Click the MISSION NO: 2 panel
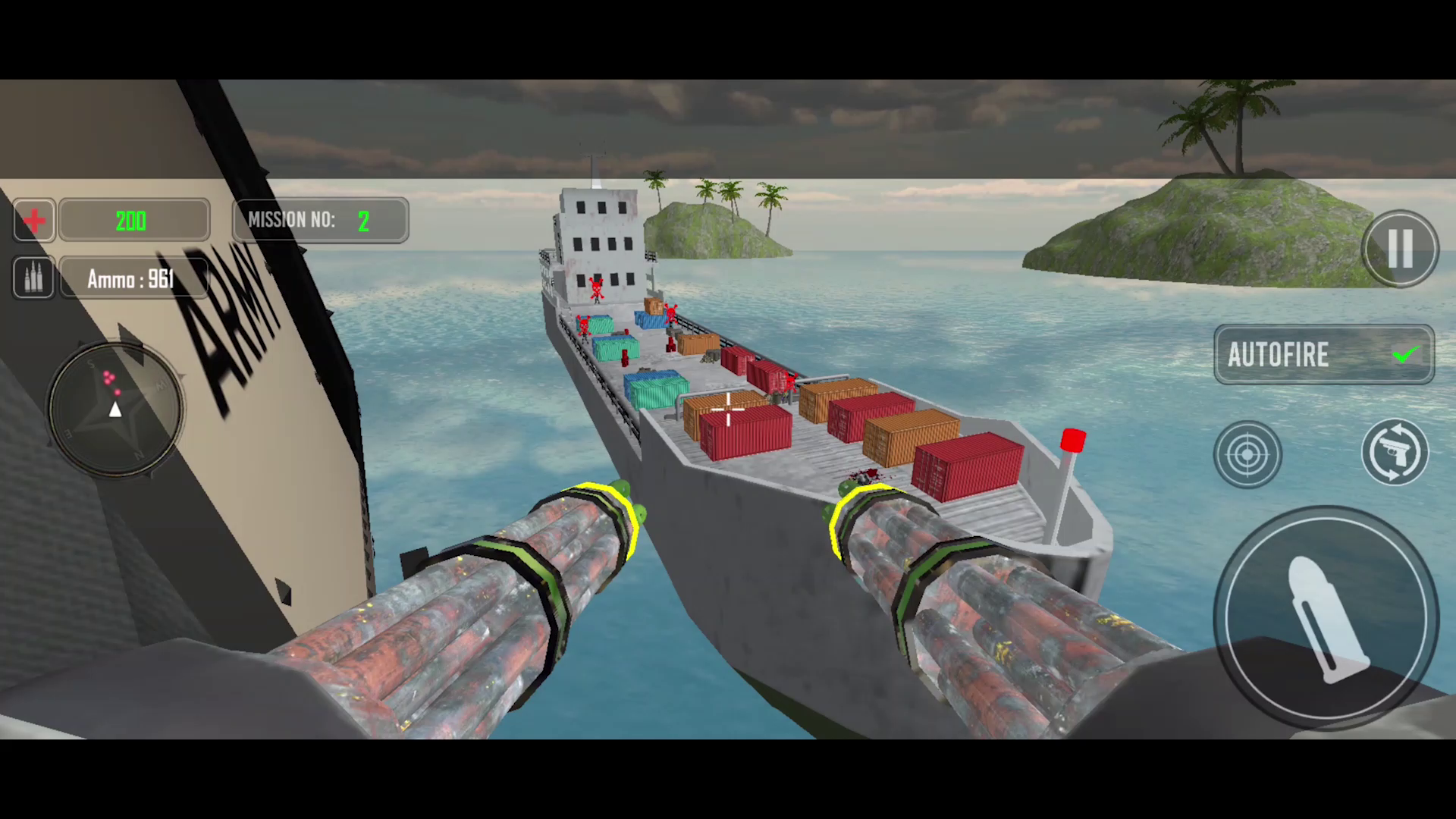The width and height of the screenshot is (1456, 819). point(320,221)
